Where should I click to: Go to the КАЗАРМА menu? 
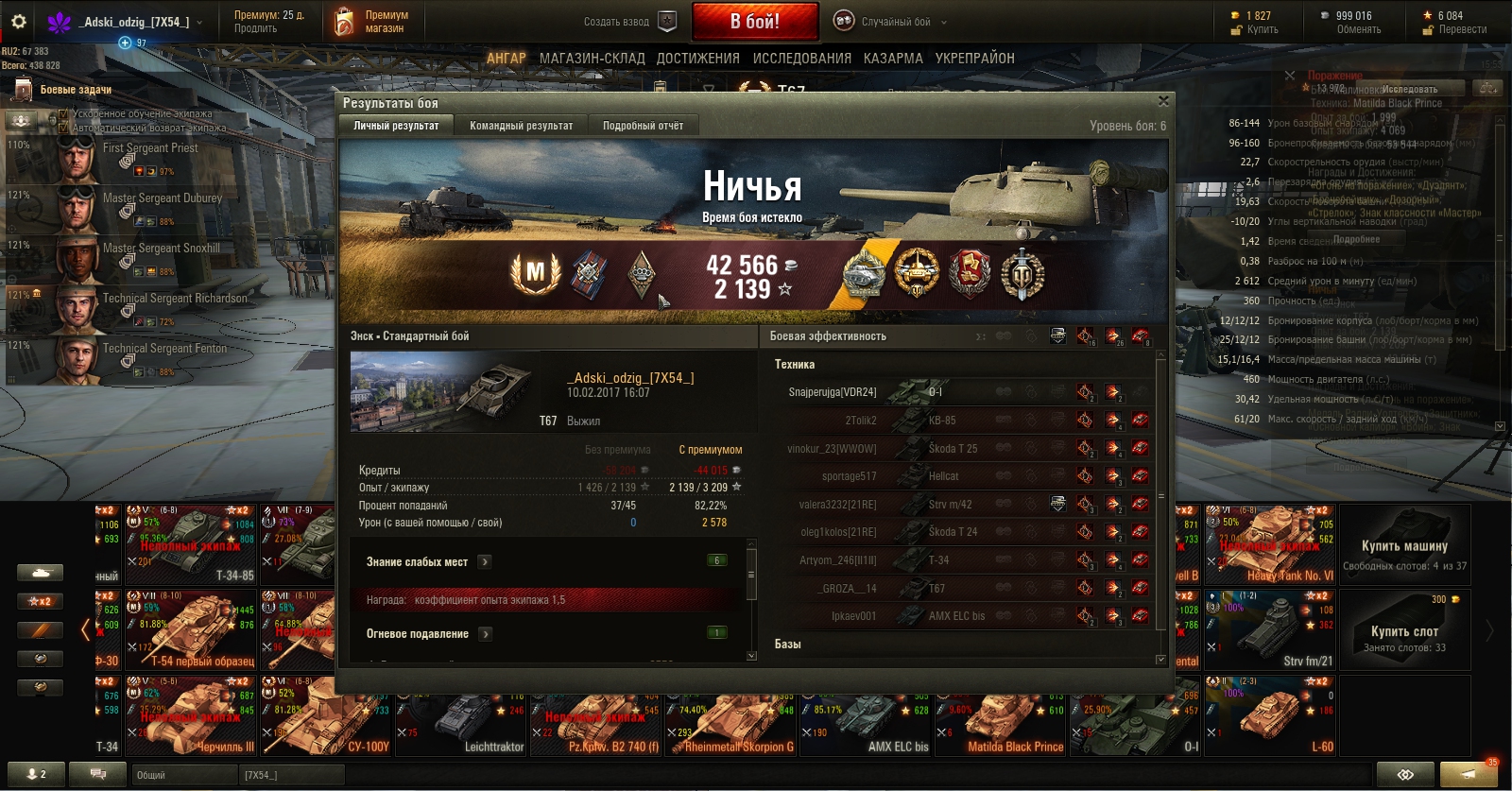892,59
